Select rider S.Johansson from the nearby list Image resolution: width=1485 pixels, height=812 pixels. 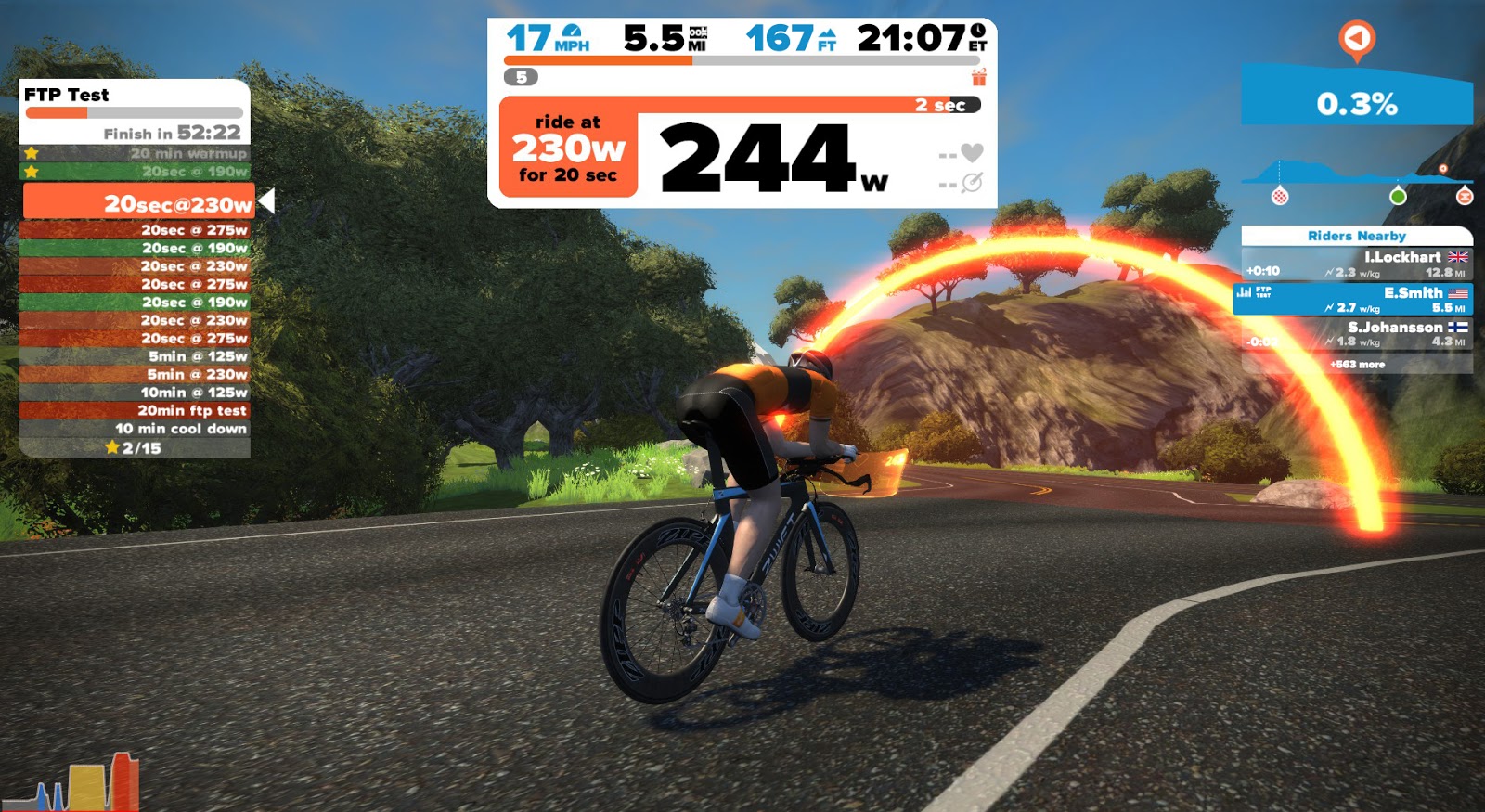pyautogui.click(x=1356, y=333)
